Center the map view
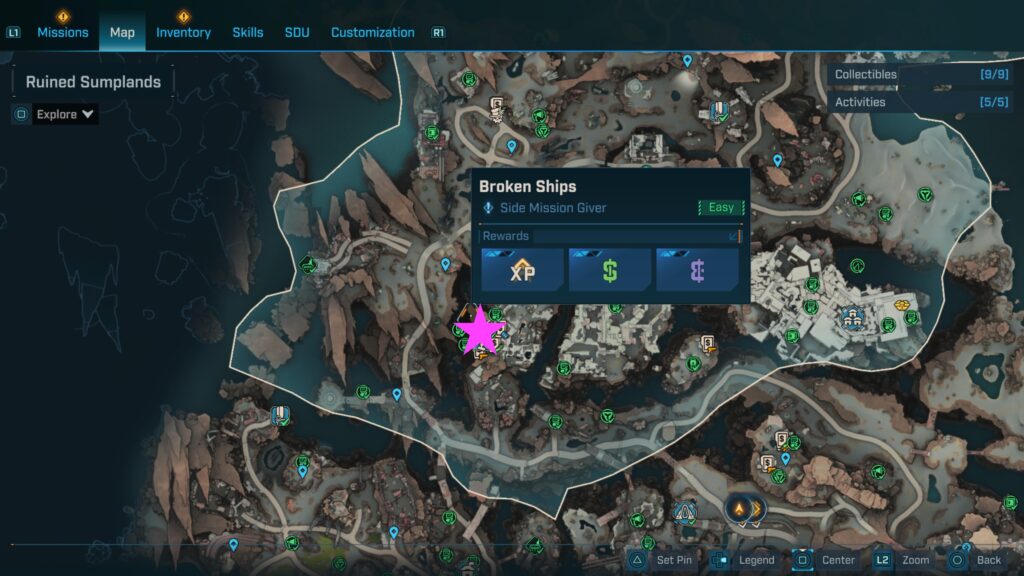This screenshot has width=1024, height=576. [x=828, y=560]
